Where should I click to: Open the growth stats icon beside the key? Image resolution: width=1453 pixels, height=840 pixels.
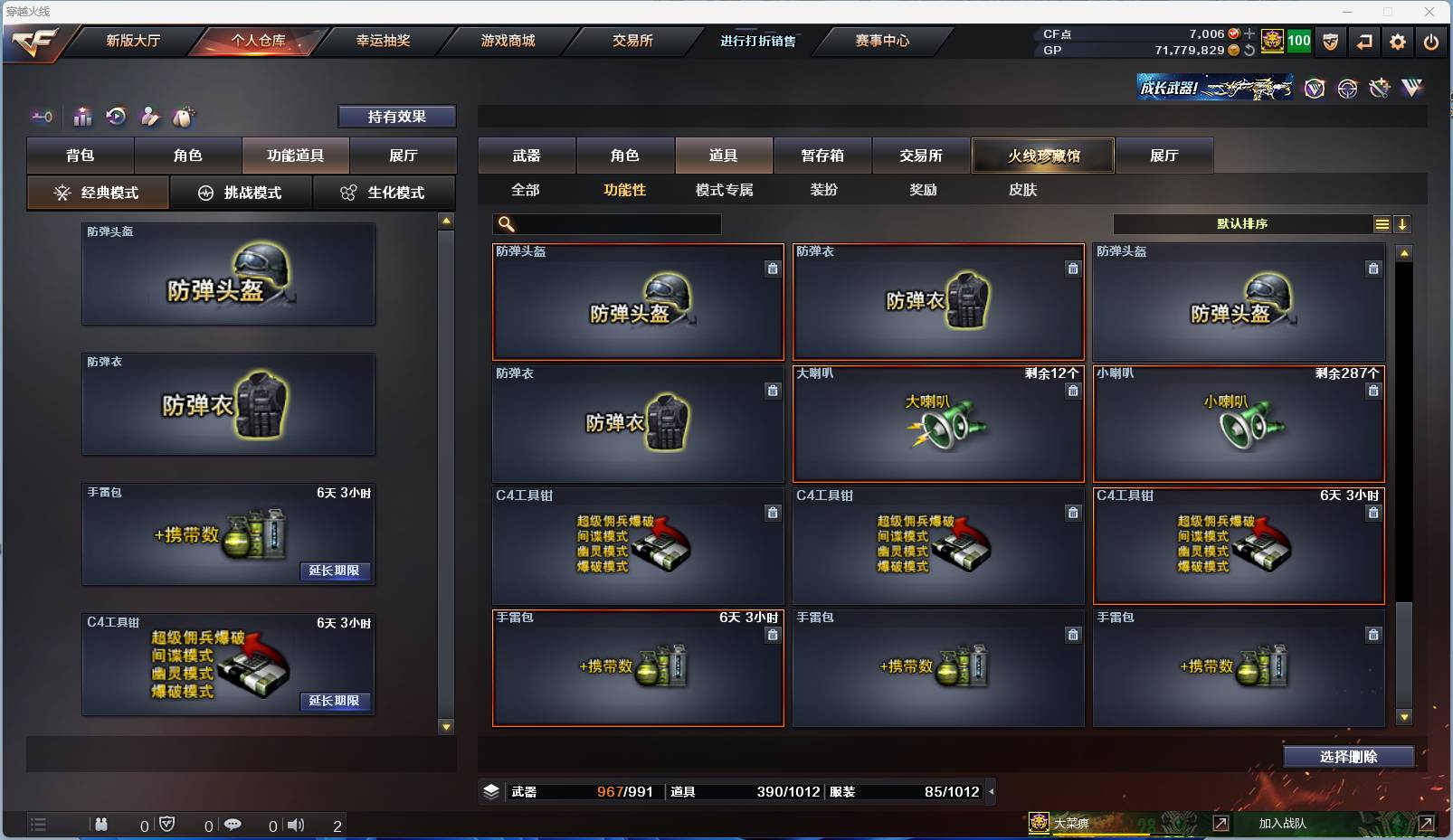(x=81, y=116)
